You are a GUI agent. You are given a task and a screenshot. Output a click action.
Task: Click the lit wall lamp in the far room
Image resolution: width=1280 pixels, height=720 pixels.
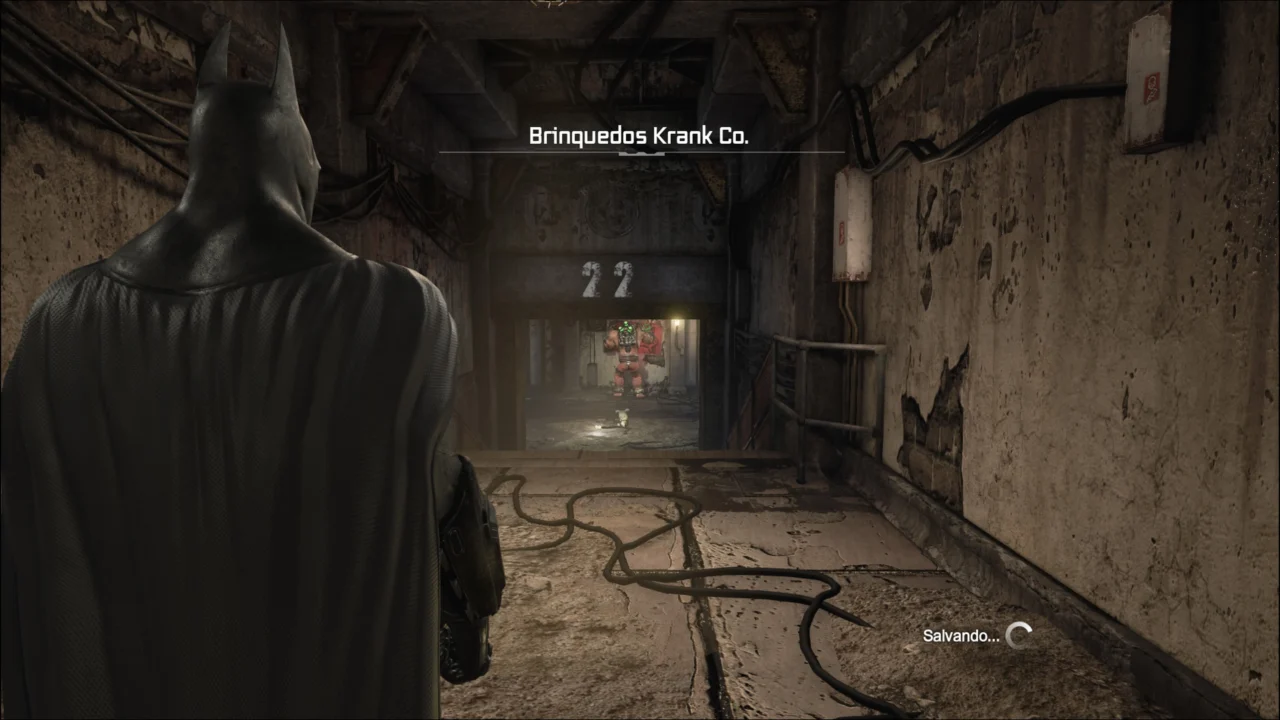point(678,320)
